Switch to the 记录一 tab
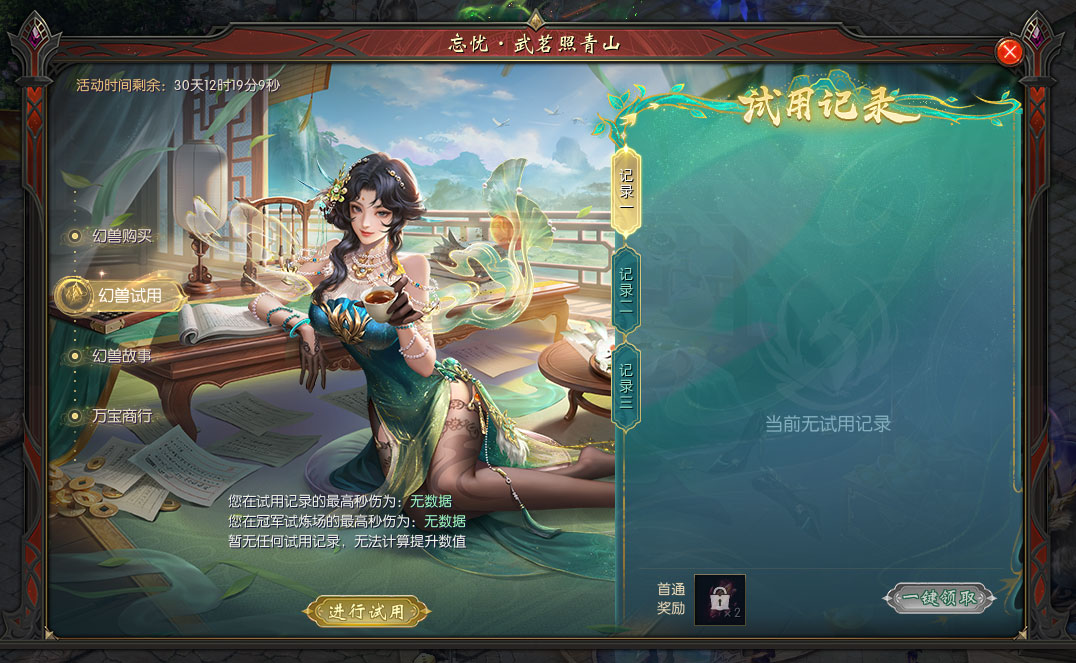1076x663 pixels. coord(626,190)
